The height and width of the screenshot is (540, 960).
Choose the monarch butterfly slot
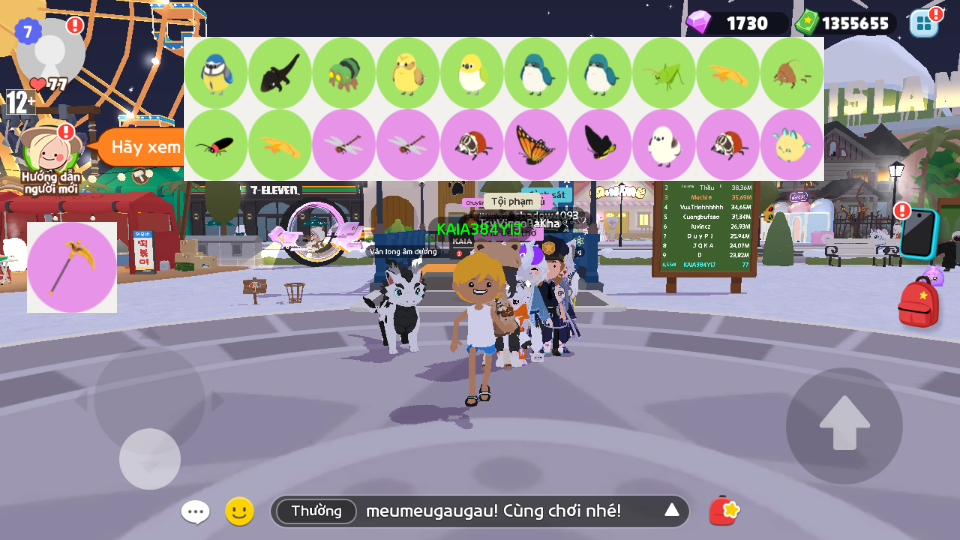point(536,146)
